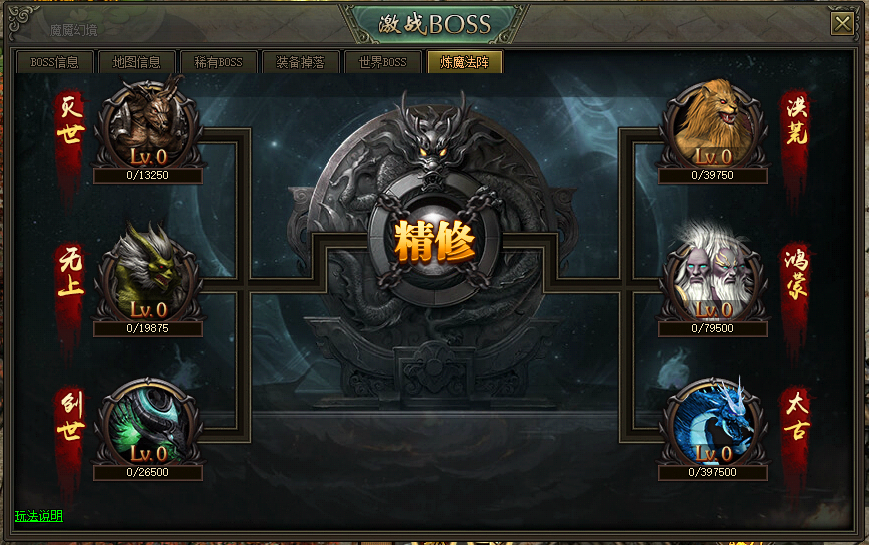Close the 激战BOSS window
This screenshot has height=545, width=869.
pyautogui.click(x=842, y=23)
